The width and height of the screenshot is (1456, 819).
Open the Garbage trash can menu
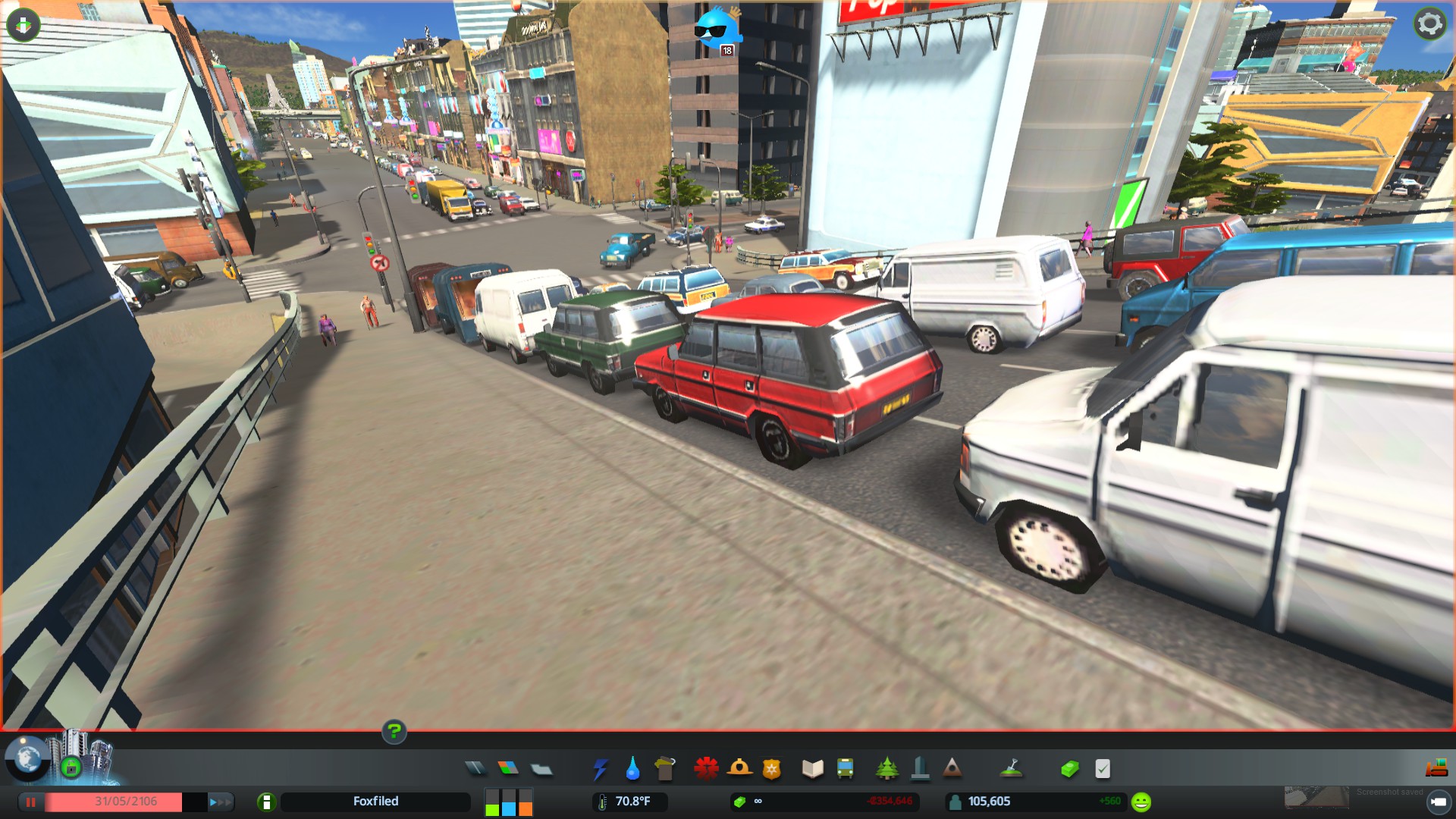click(x=665, y=768)
